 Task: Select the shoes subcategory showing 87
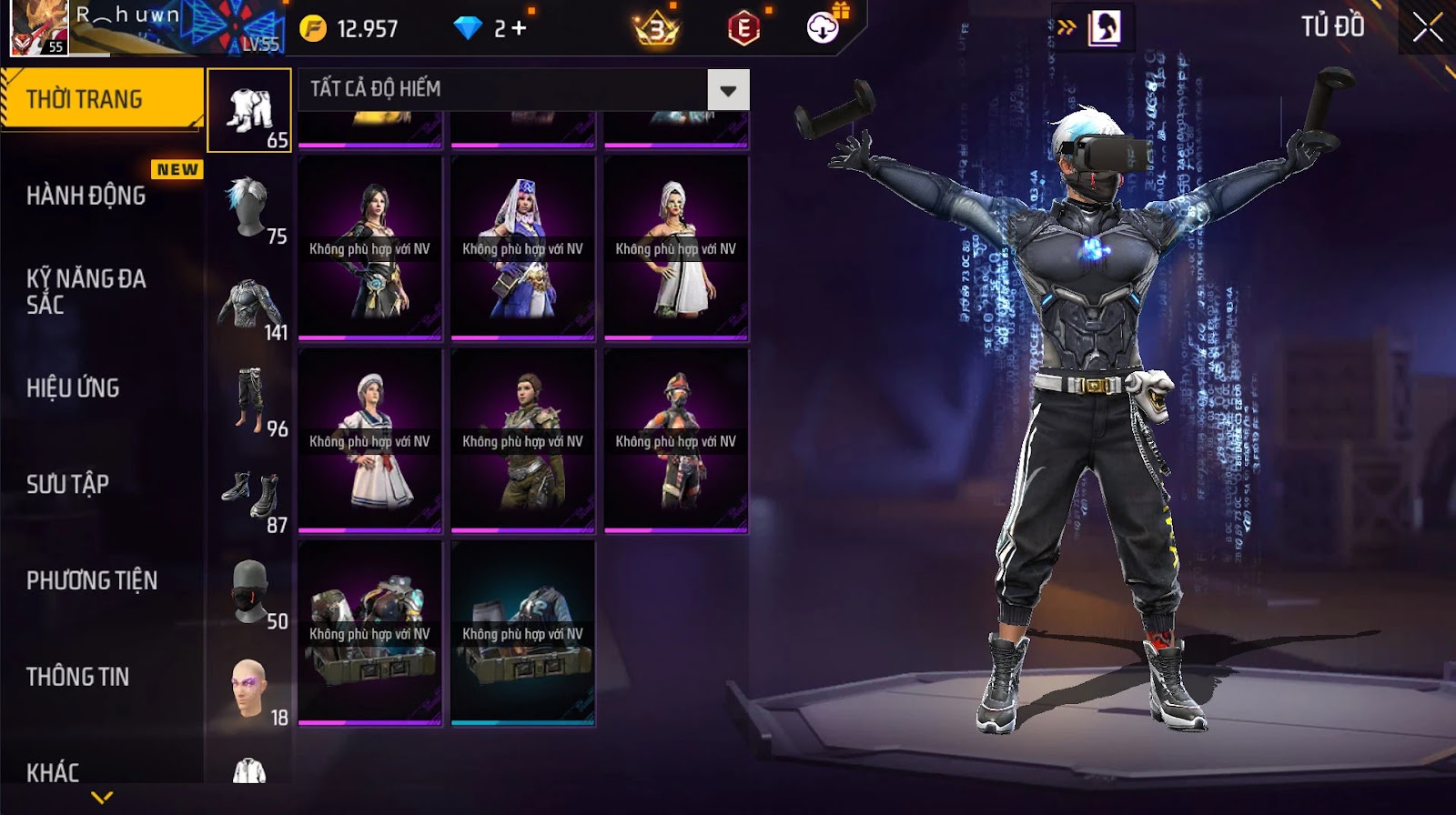249,498
